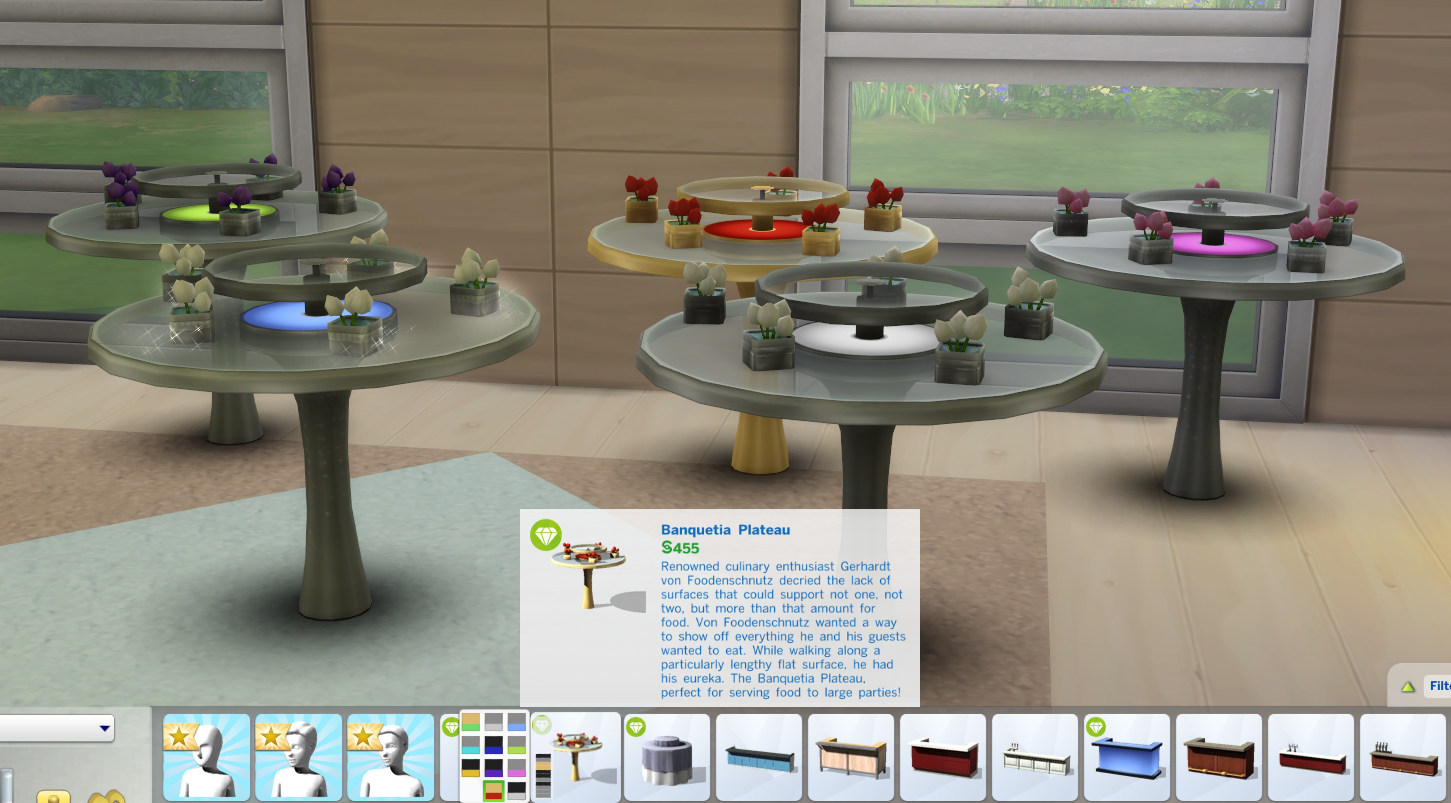Select the third starred mannequin catalog item
Image resolution: width=1451 pixels, height=803 pixels.
390,756
